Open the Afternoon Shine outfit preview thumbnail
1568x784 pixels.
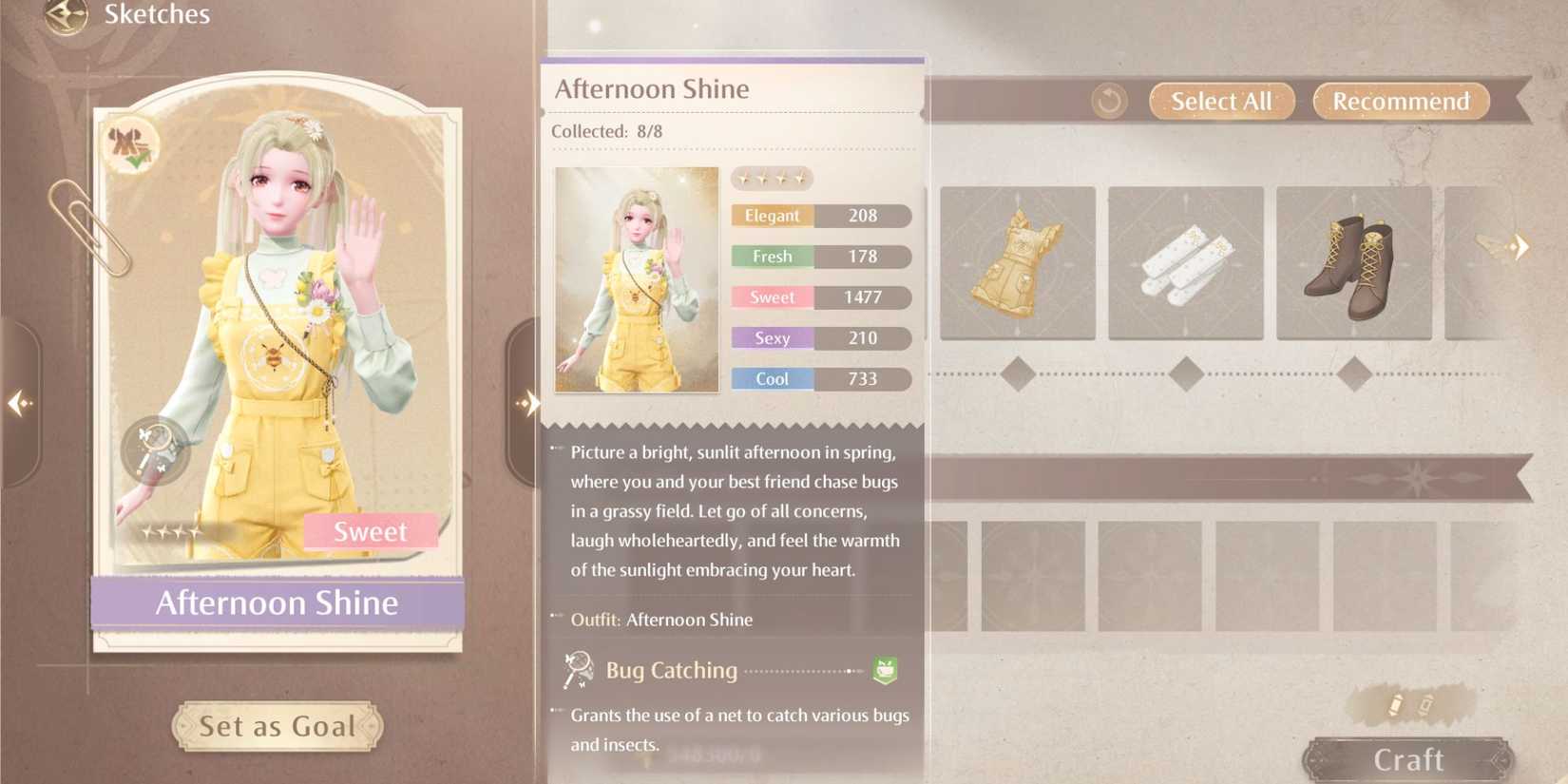(x=635, y=279)
